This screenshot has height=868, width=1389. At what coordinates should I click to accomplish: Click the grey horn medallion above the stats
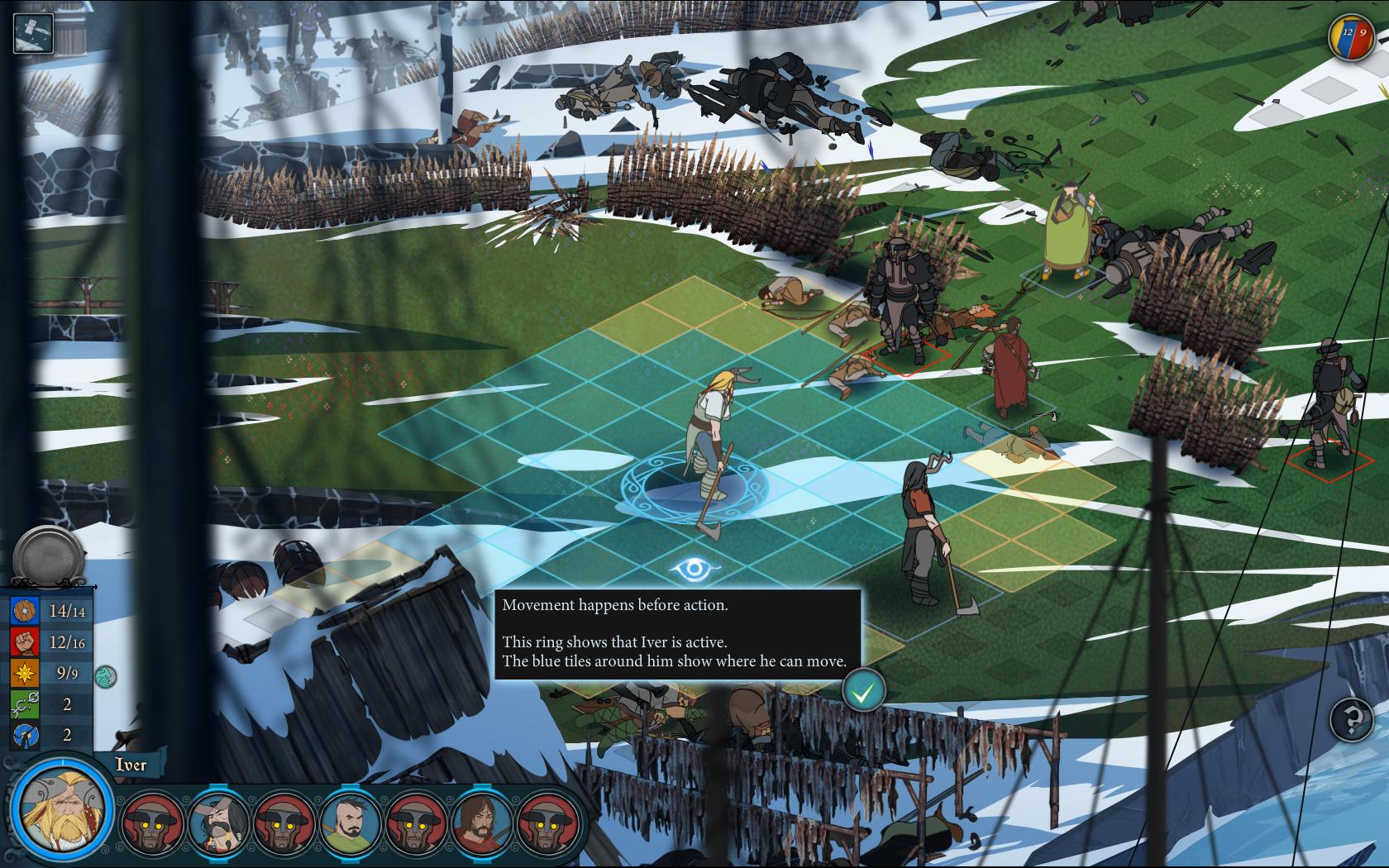click(x=50, y=556)
